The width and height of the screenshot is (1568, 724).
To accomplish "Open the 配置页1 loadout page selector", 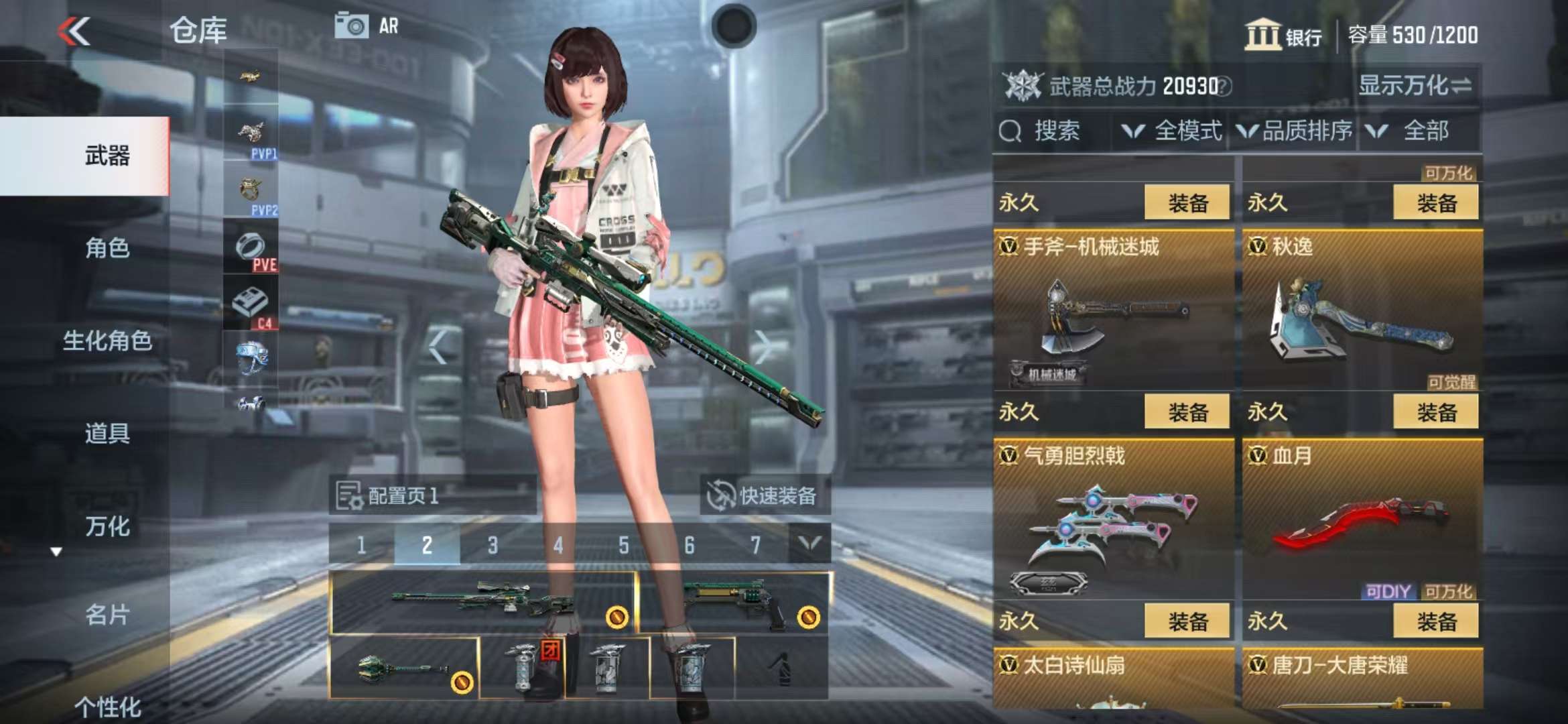I will click(x=432, y=495).
